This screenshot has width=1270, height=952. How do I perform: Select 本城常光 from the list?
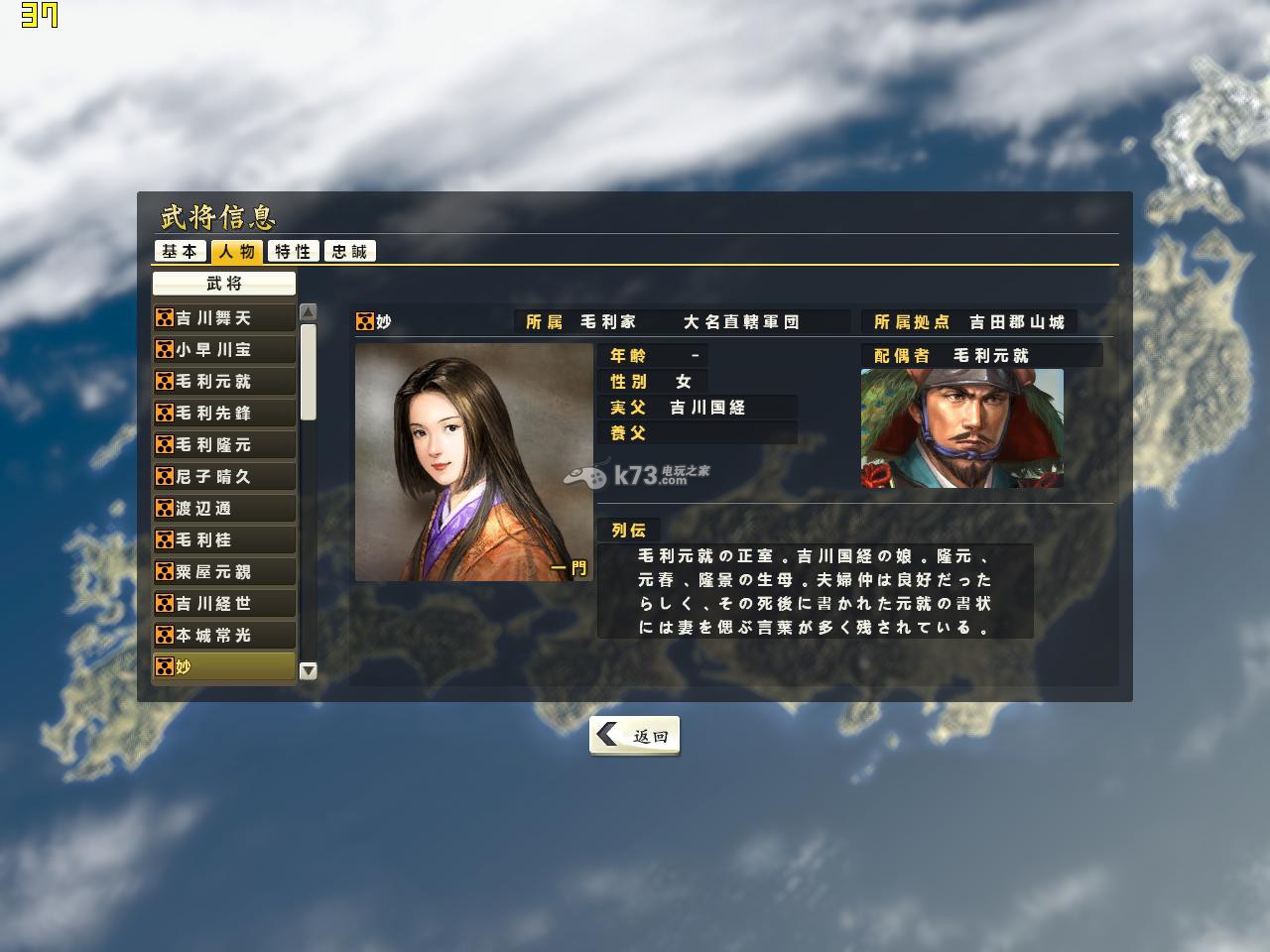[x=224, y=636]
